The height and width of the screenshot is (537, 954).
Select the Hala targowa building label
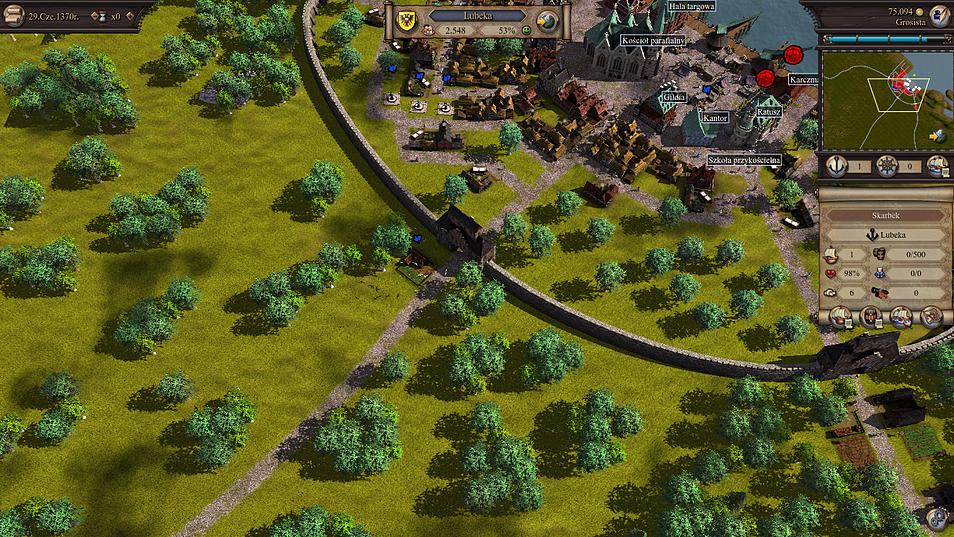[691, 6]
